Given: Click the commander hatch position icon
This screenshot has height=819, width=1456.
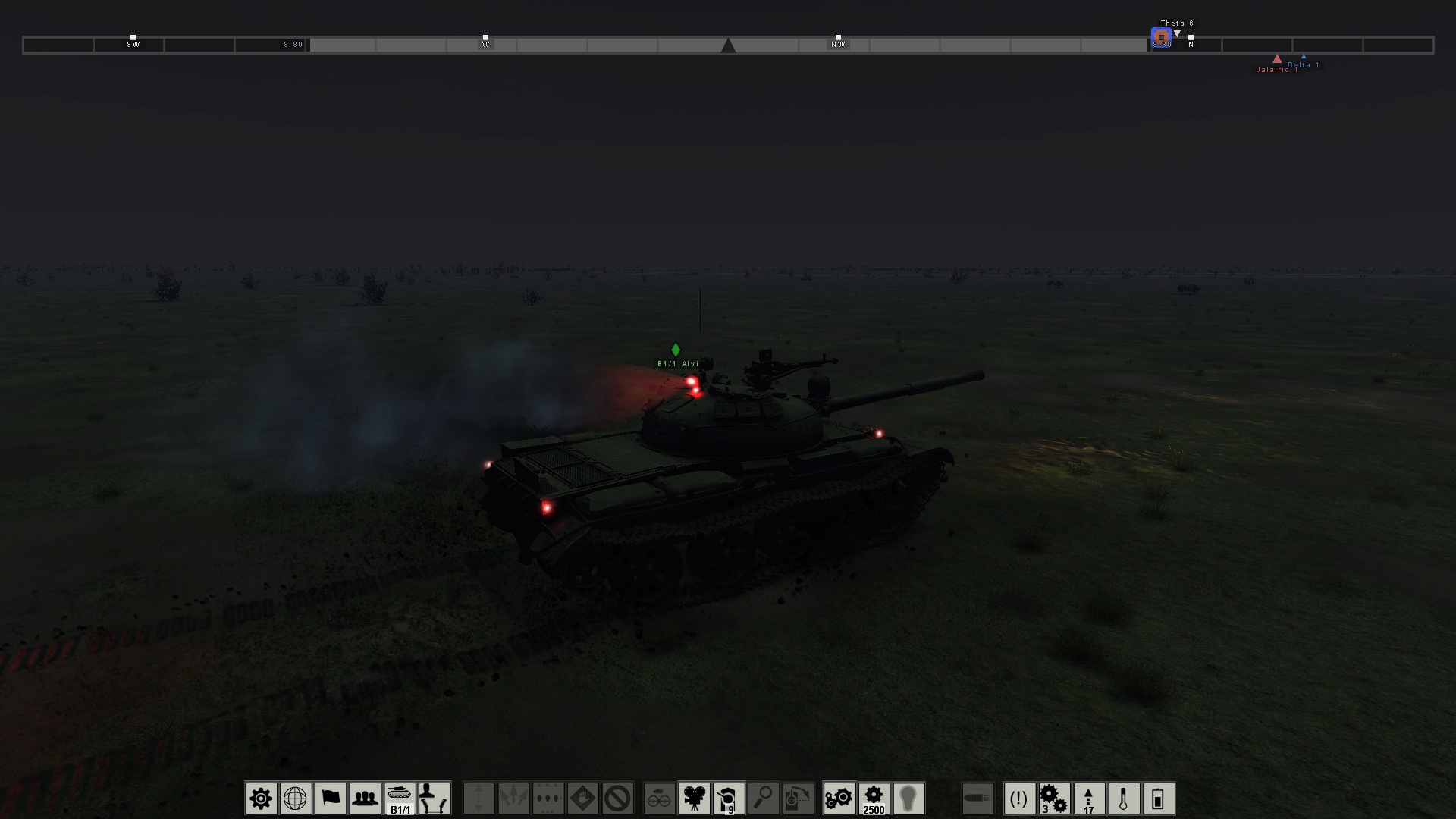Looking at the screenshot, I should (434, 798).
